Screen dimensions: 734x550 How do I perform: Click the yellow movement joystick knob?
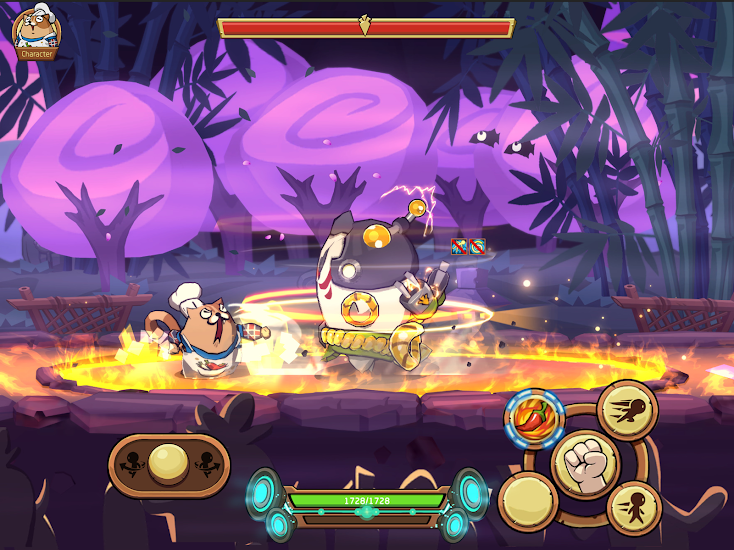[168, 464]
